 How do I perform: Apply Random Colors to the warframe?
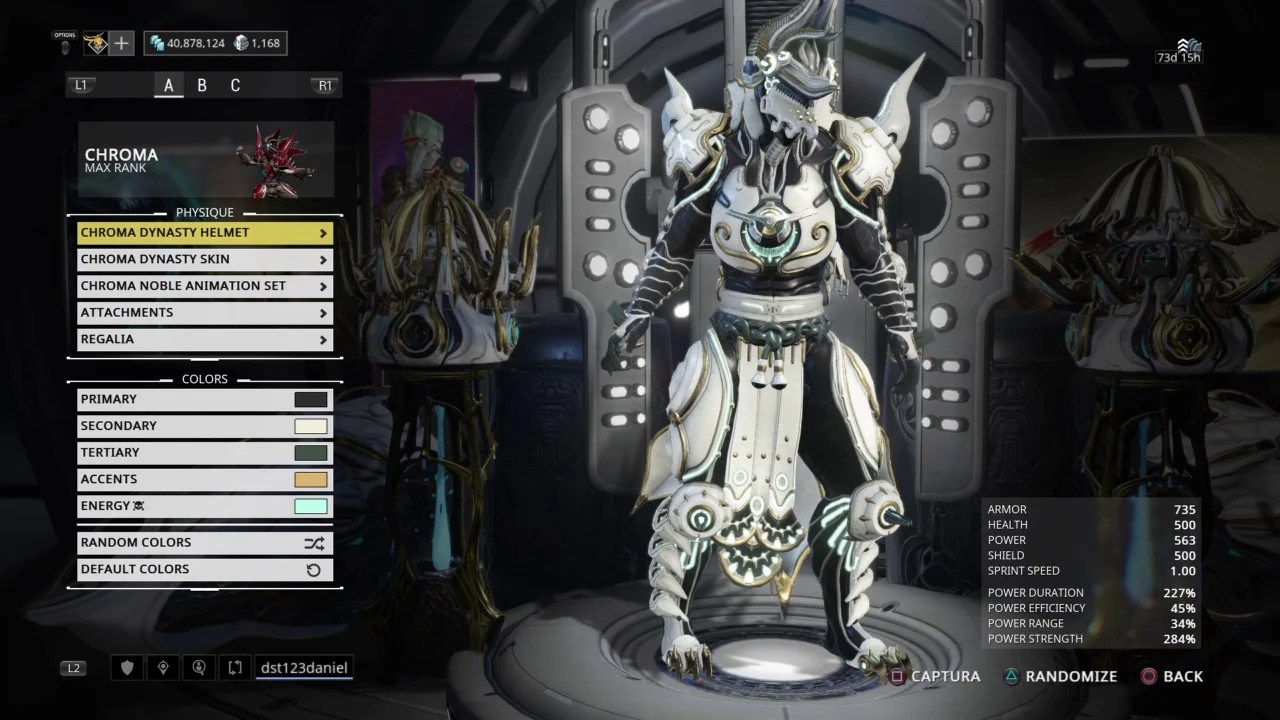click(x=204, y=543)
